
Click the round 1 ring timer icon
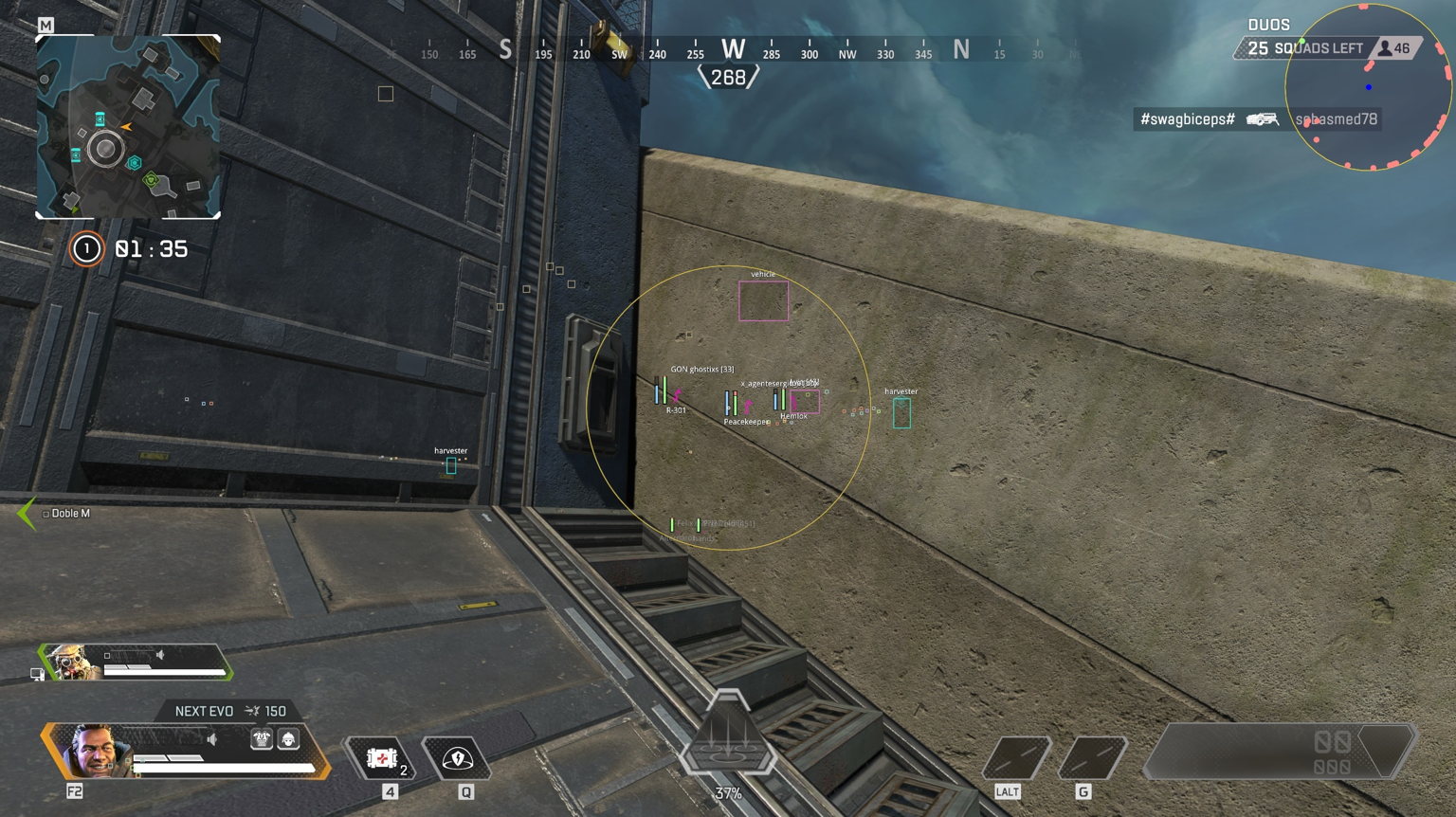(x=86, y=249)
